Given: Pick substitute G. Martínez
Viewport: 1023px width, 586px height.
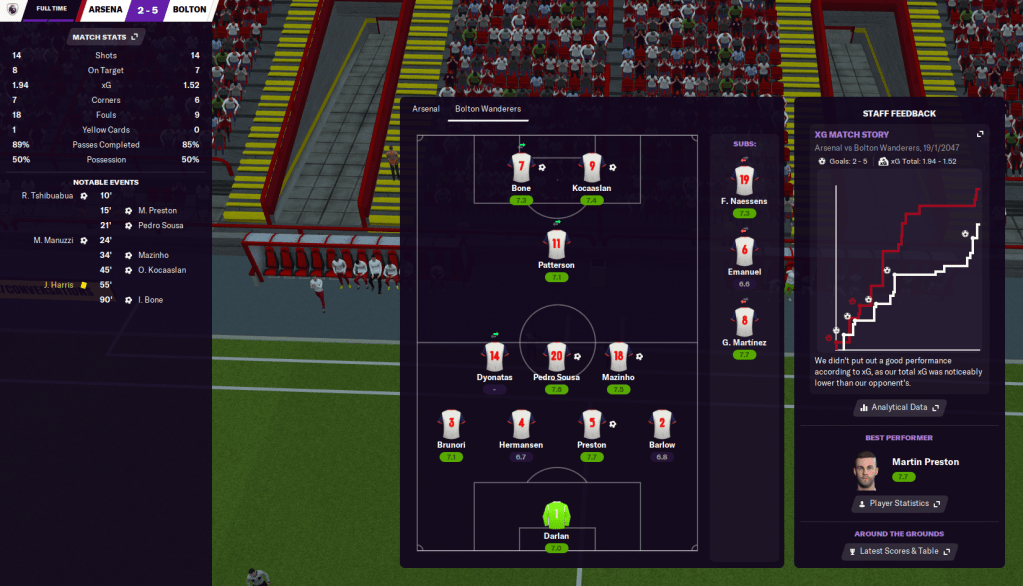Looking at the screenshot, I should click(x=743, y=323).
